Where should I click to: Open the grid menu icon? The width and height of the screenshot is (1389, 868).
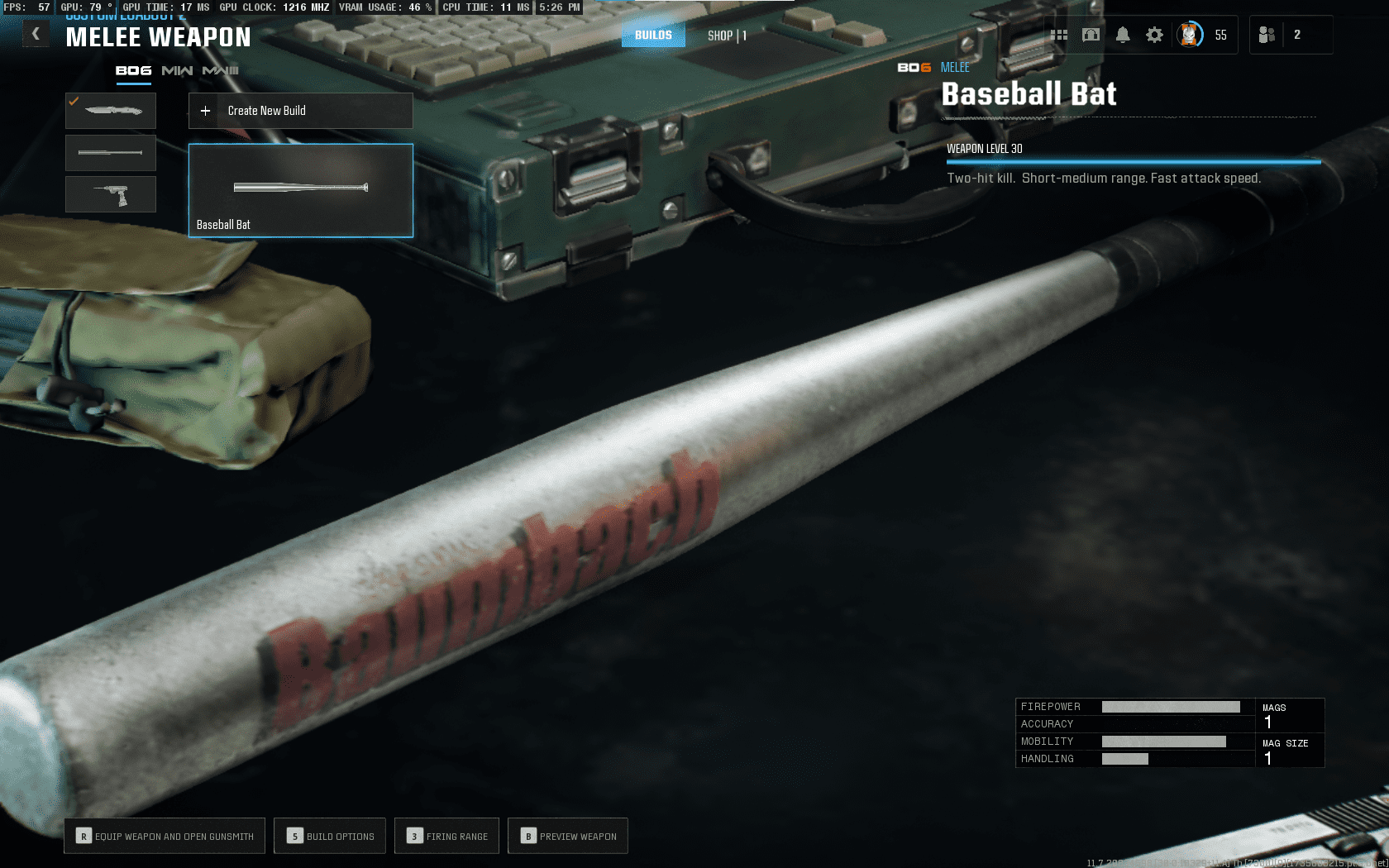1059,35
